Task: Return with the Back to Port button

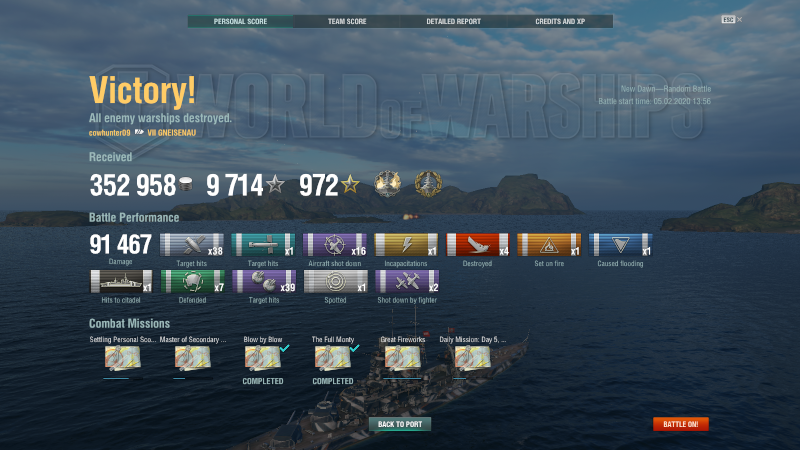Action: point(400,424)
